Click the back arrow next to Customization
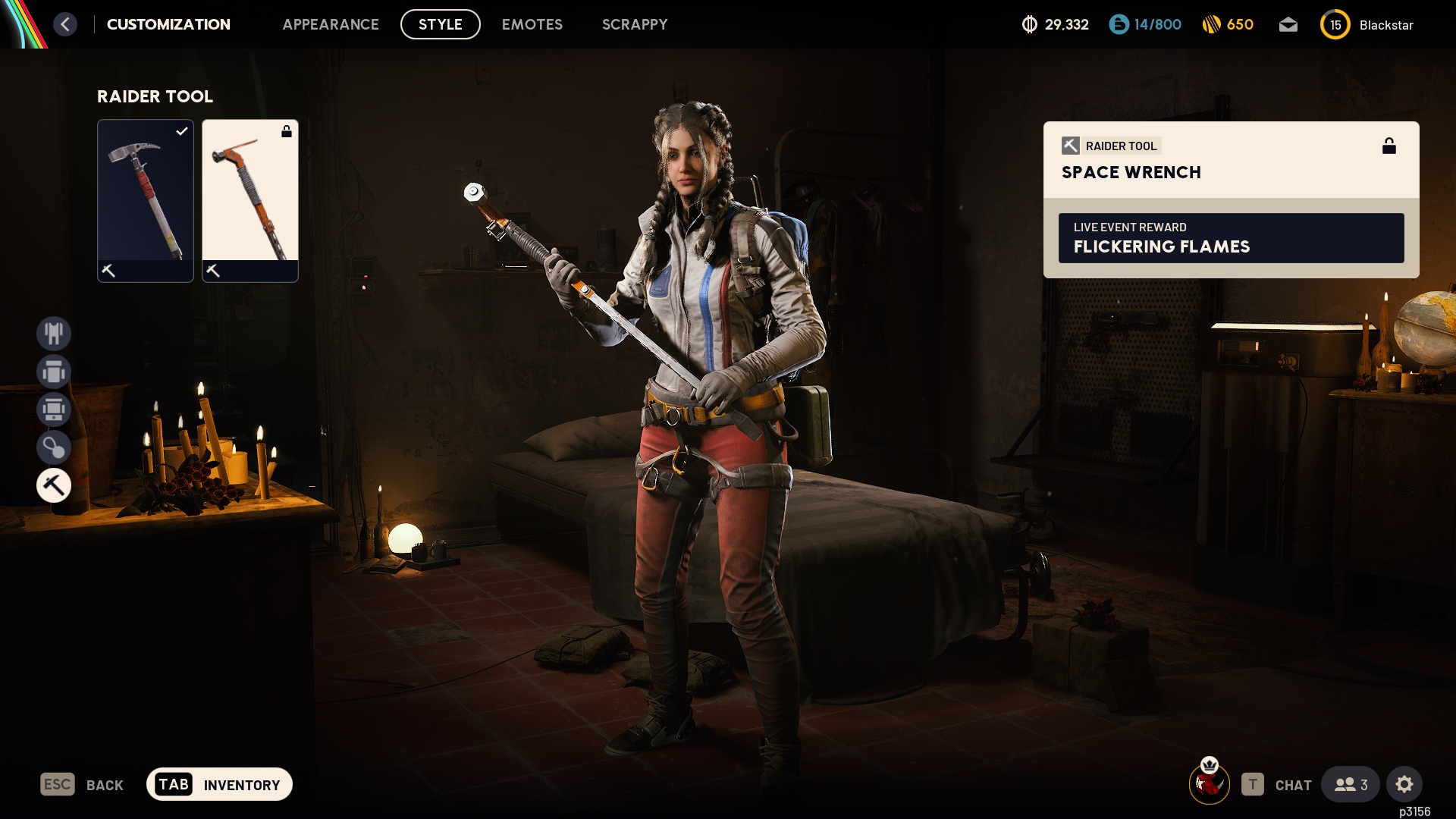This screenshot has width=1456, height=819. [x=65, y=24]
